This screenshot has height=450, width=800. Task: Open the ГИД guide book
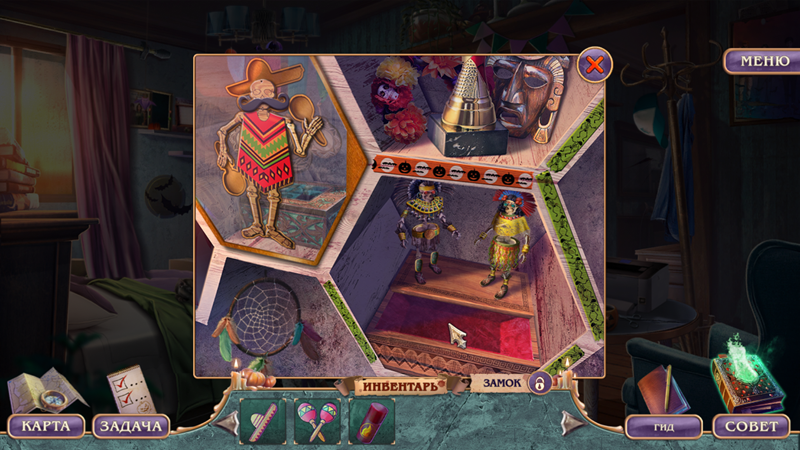(663, 426)
